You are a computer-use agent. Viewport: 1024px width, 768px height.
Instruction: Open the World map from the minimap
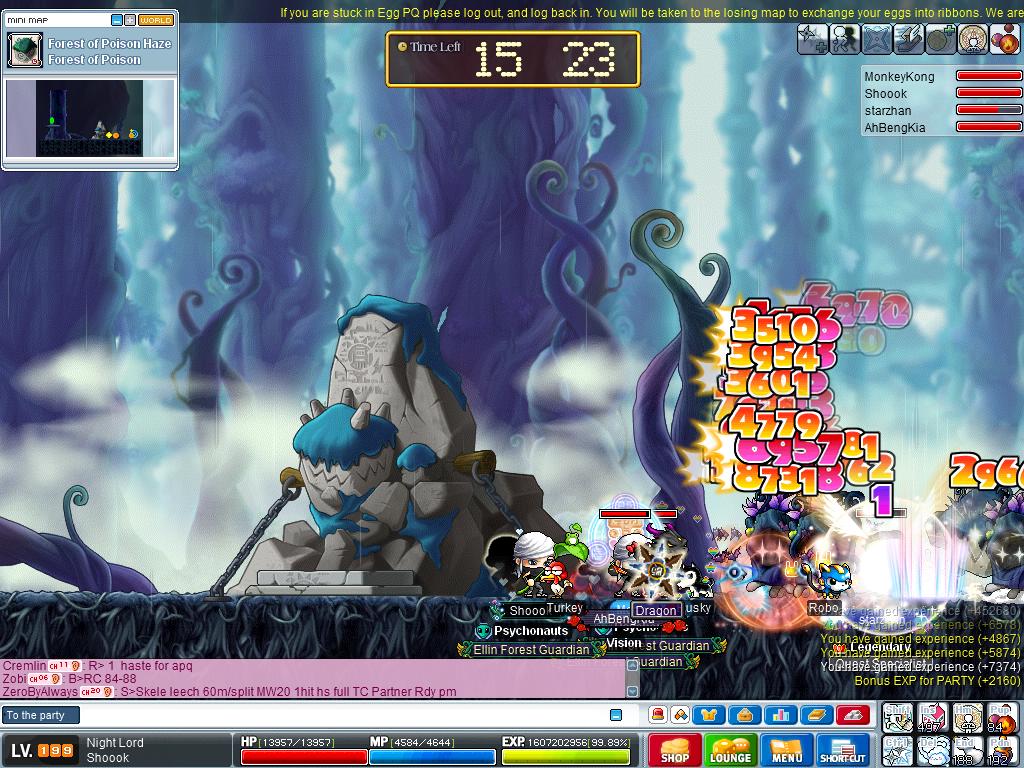(156, 20)
